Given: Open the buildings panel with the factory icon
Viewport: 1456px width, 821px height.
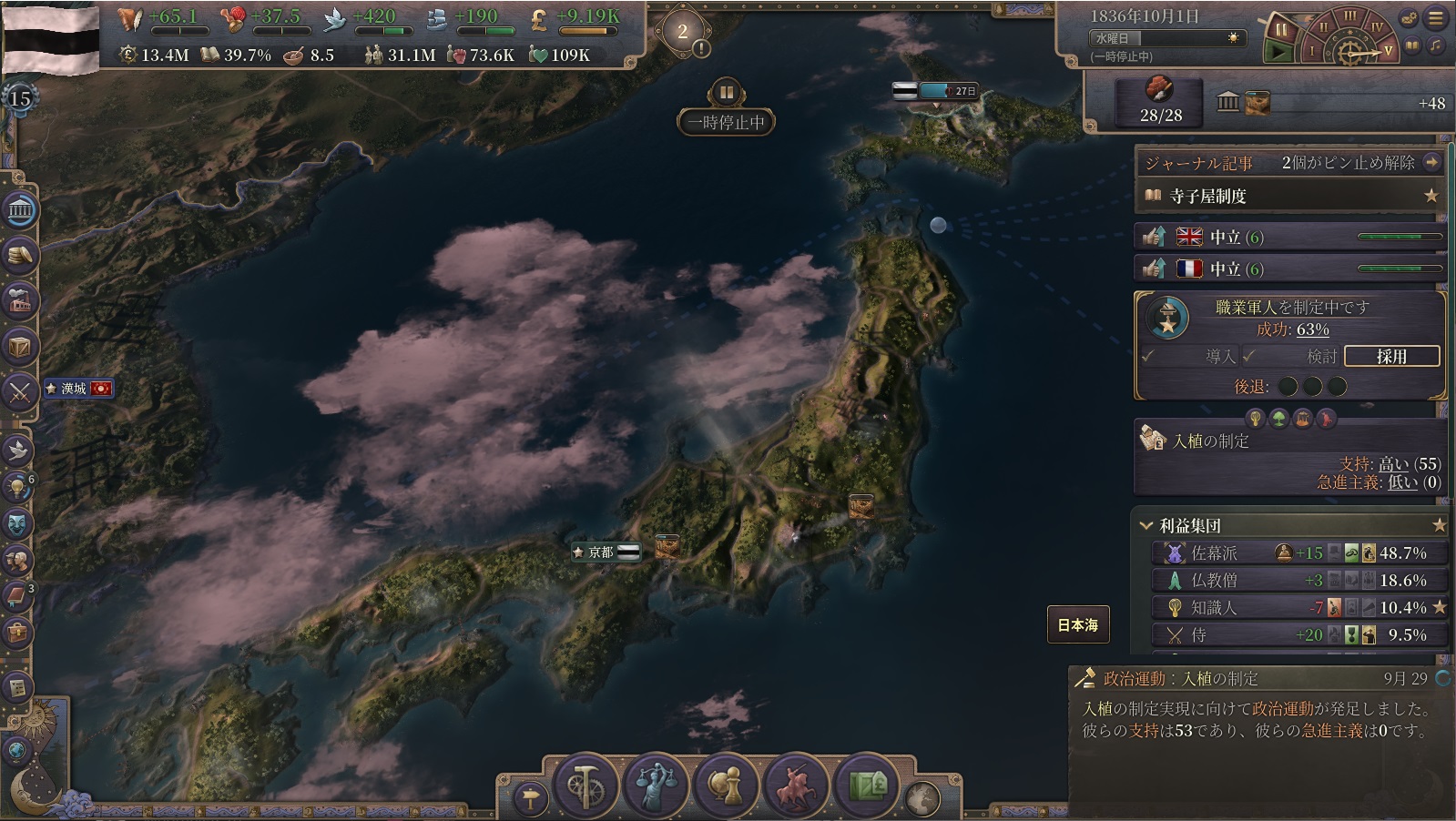Looking at the screenshot, I should 20,301.
